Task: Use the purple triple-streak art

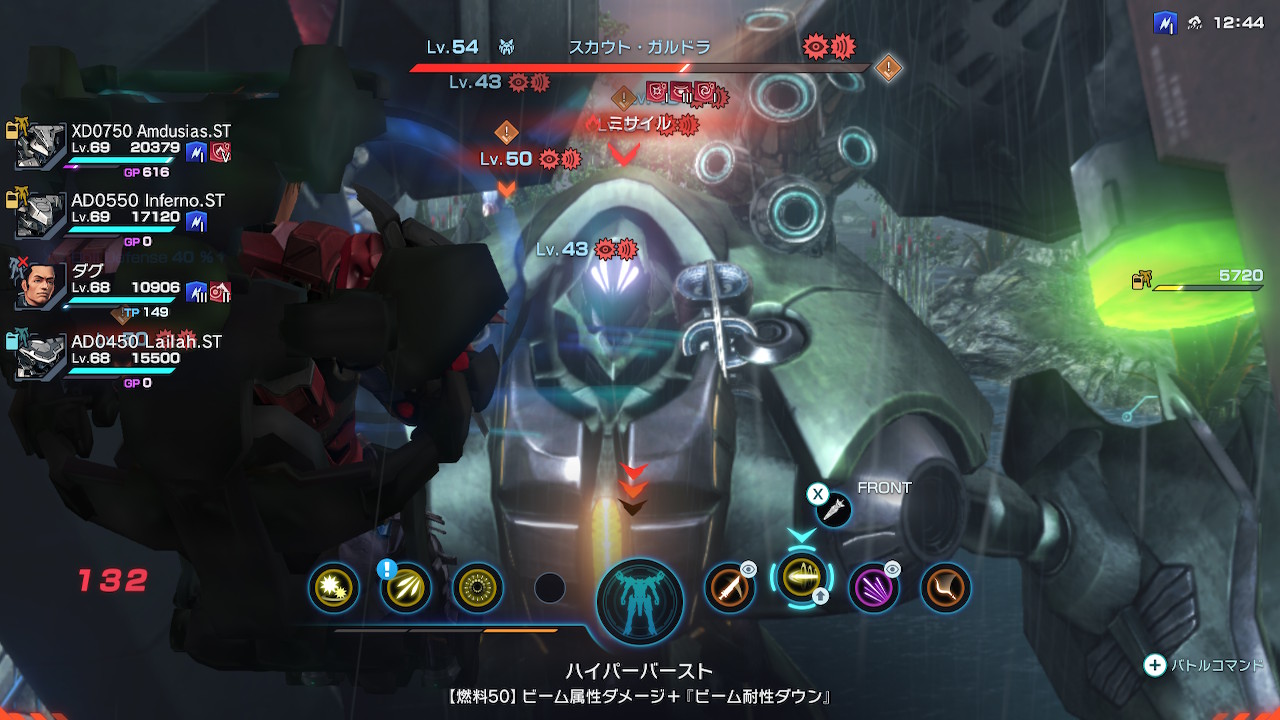Action: click(x=874, y=588)
